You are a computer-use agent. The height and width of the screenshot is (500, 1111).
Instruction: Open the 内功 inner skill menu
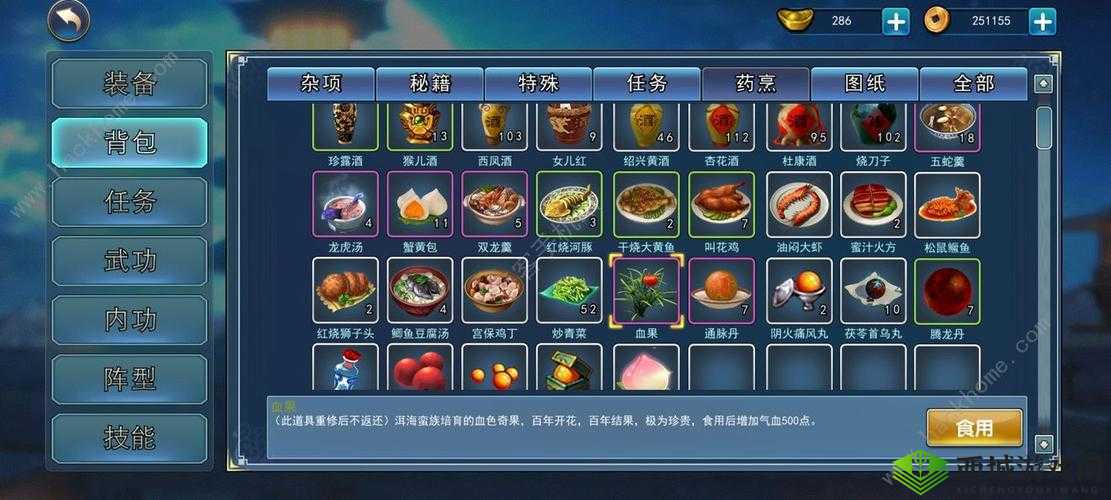(x=130, y=320)
